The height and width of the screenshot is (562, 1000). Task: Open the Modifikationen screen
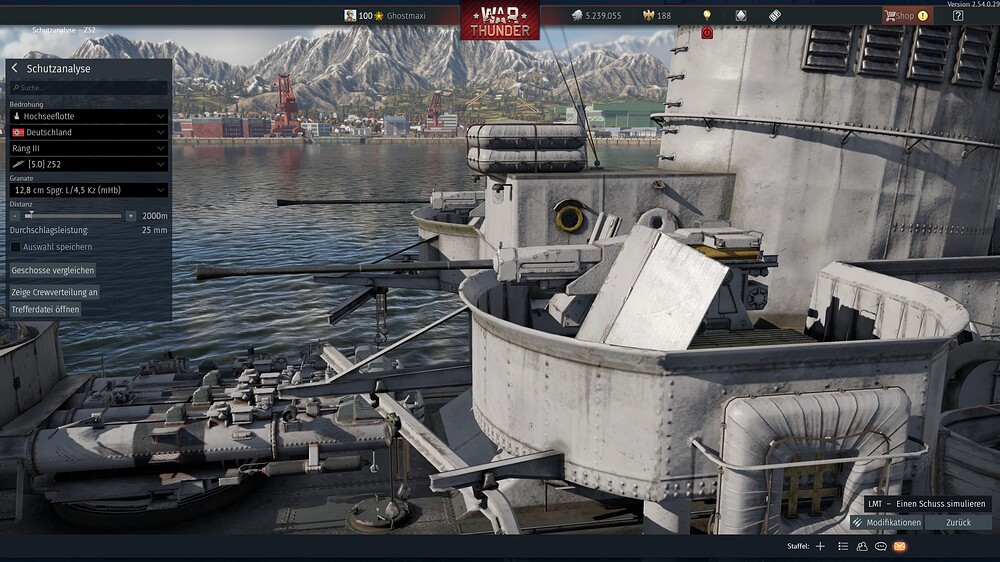[887, 522]
